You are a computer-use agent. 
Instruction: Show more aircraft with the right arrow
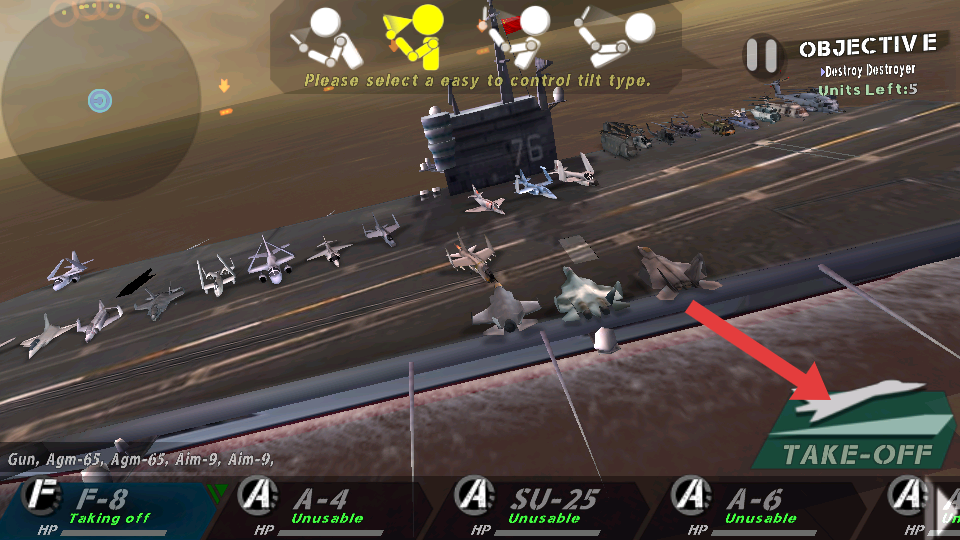[943, 507]
